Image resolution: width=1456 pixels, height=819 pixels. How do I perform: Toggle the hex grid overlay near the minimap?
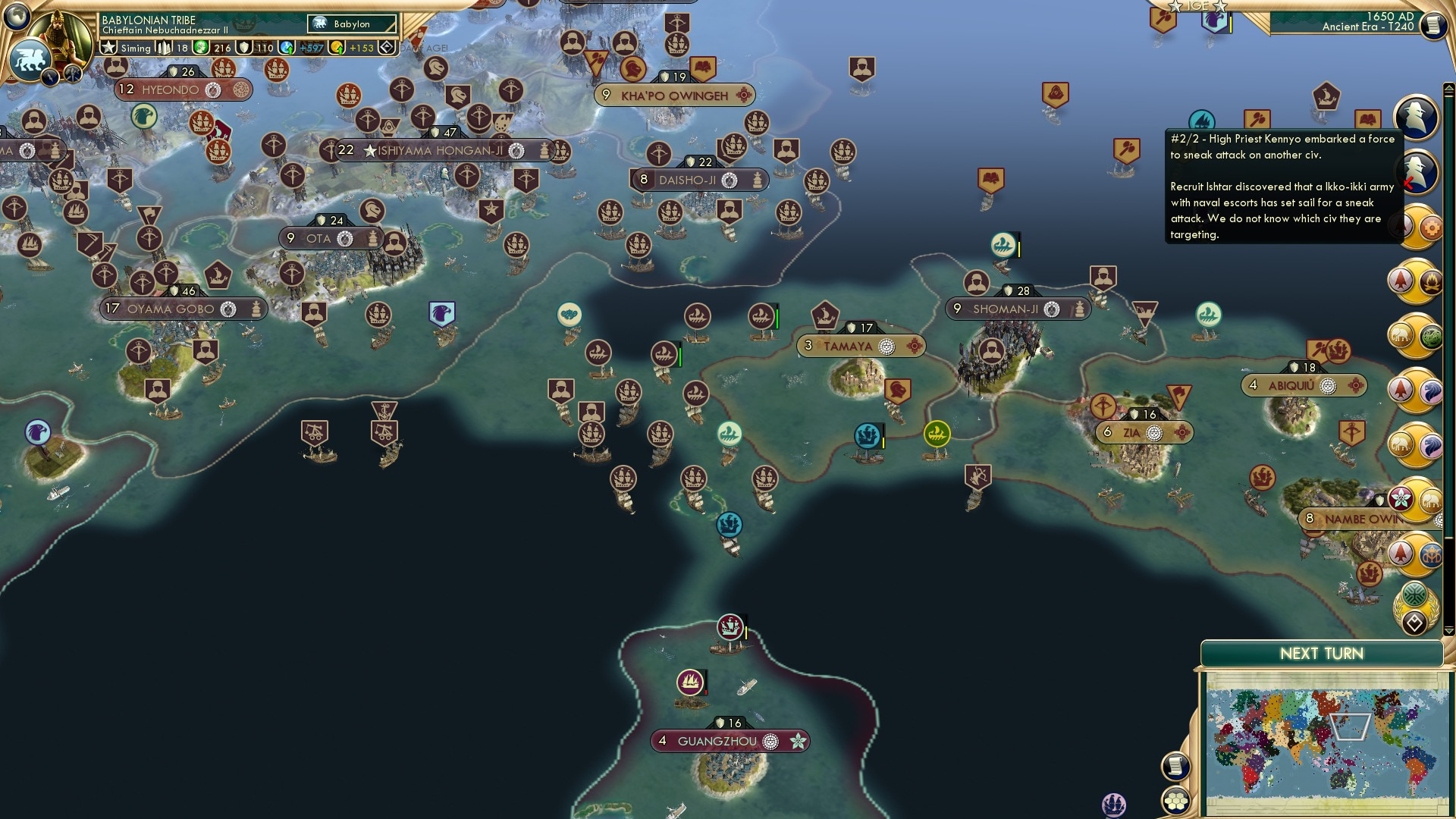tap(1176, 801)
